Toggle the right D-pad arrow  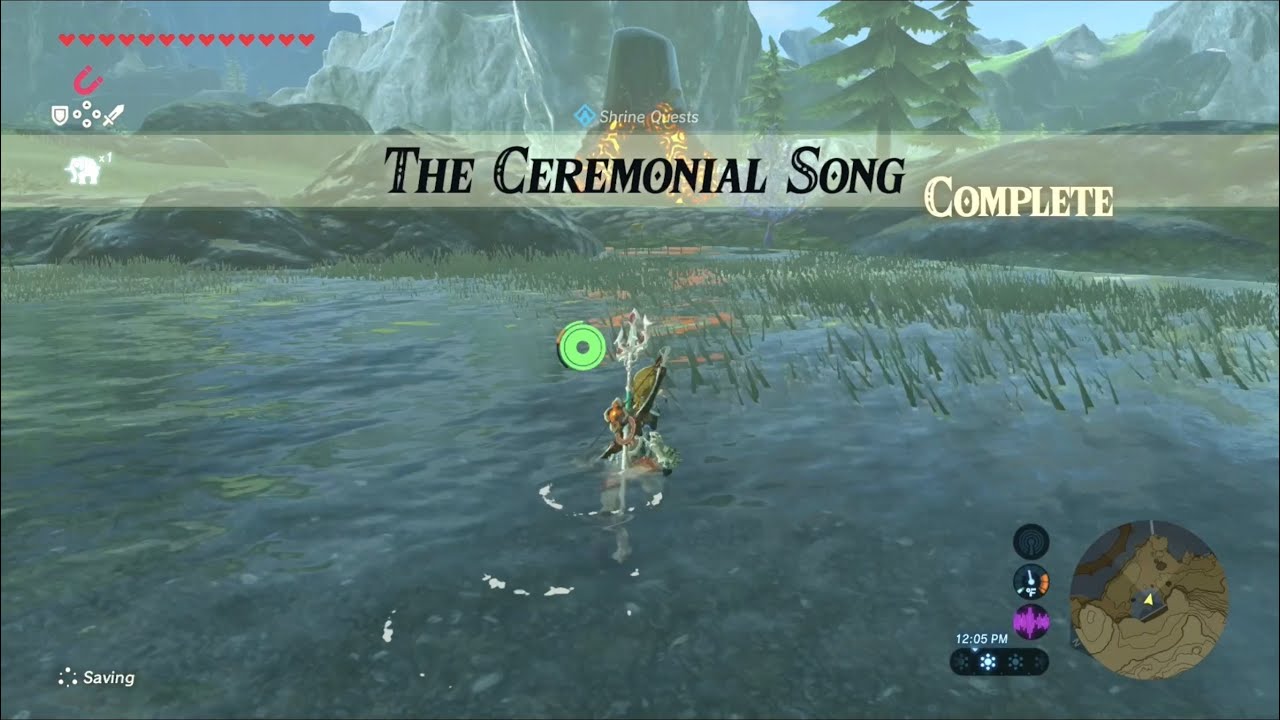[97, 113]
